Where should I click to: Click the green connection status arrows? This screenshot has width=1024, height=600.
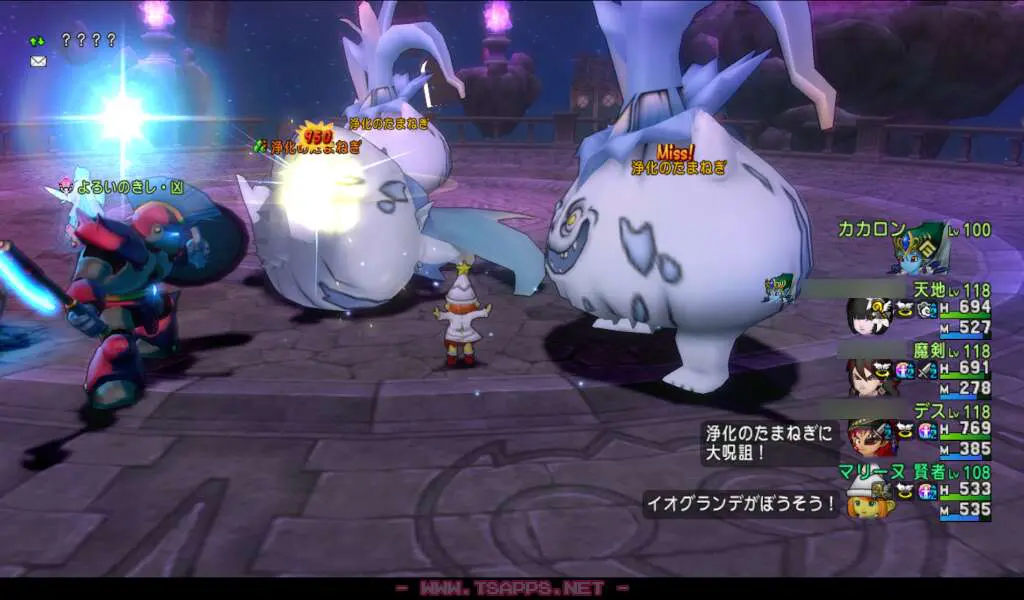click(x=37, y=41)
